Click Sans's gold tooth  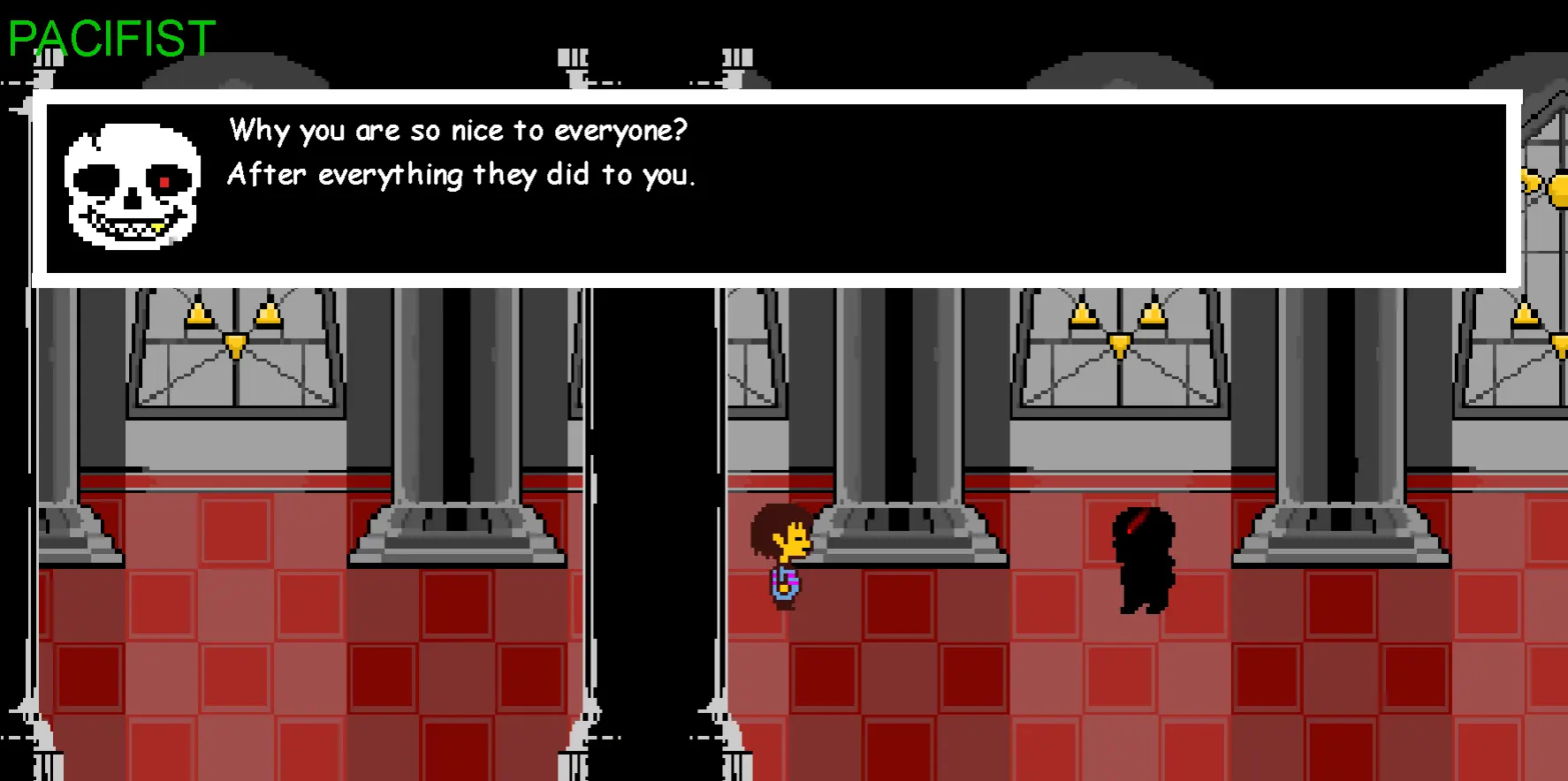[x=157, y=225]
